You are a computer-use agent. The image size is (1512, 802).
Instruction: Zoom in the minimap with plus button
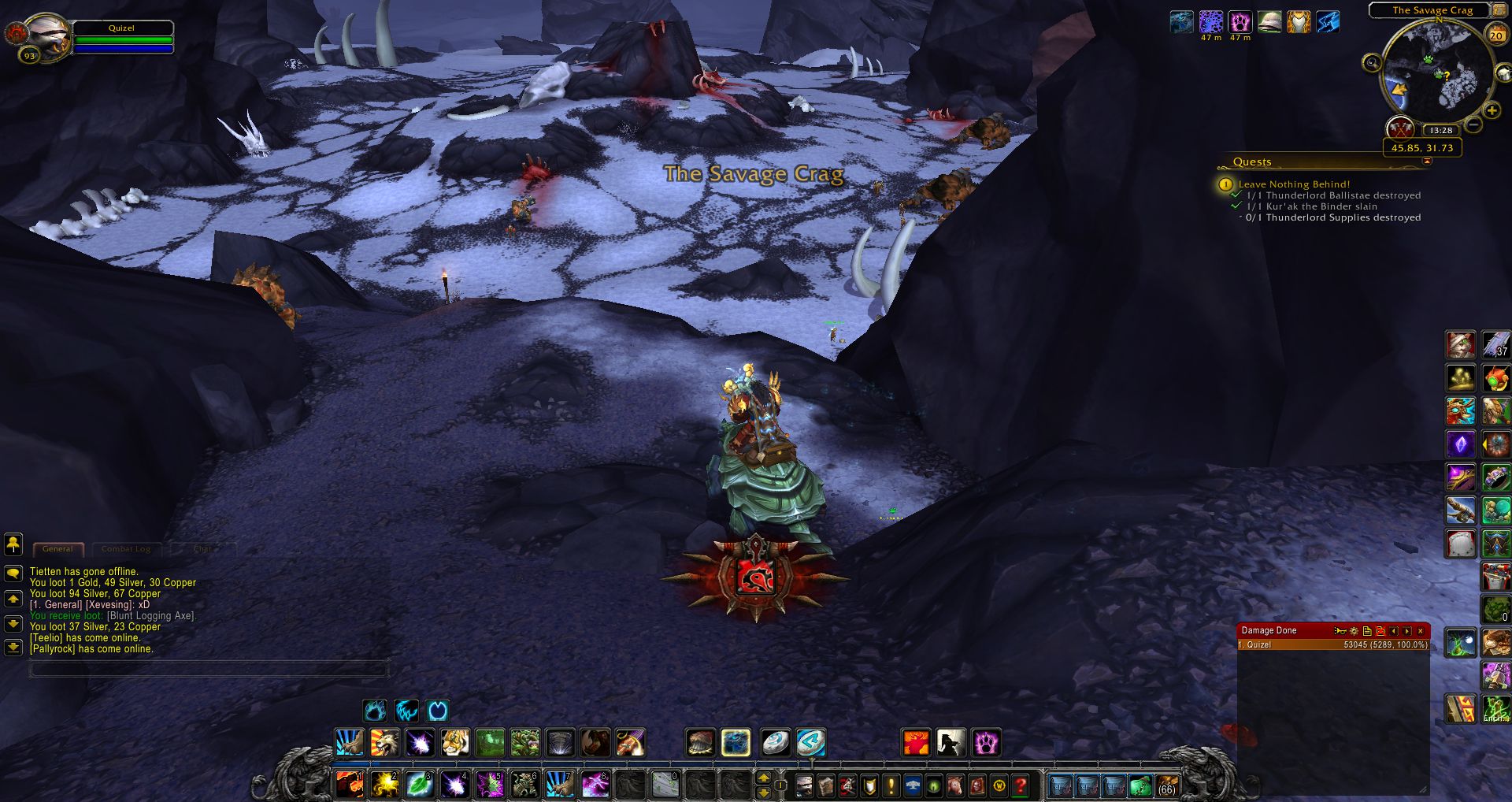pos(1492,111)
